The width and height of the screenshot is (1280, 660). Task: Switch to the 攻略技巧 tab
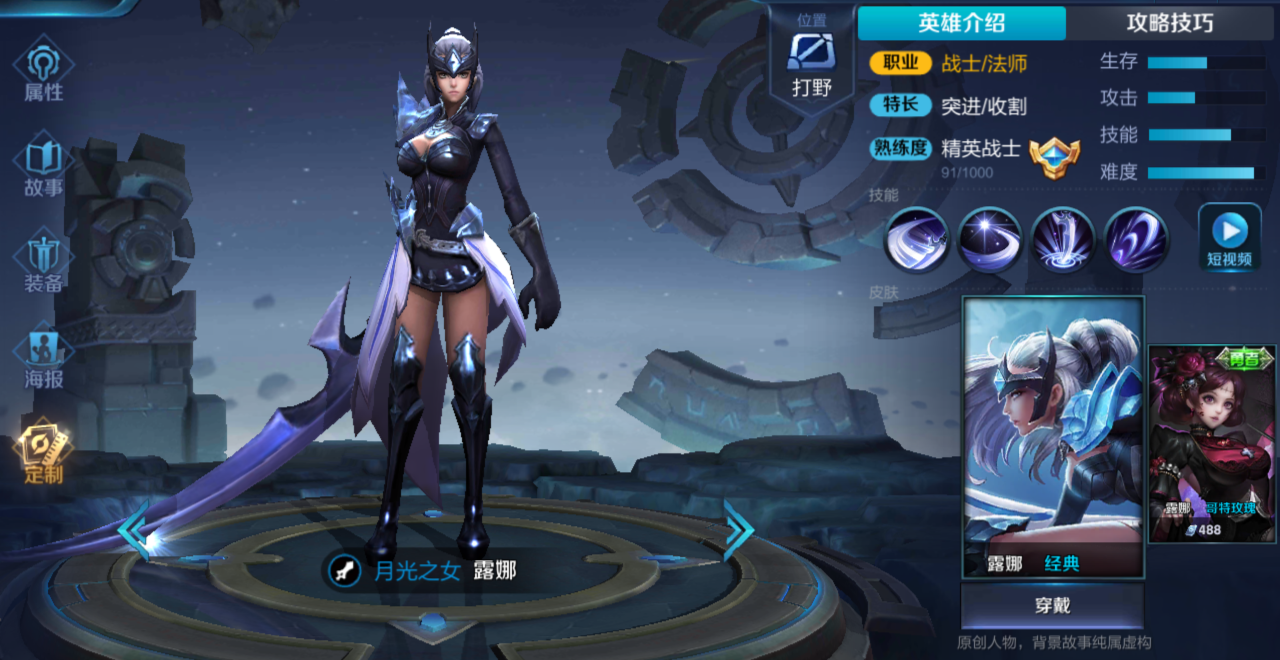pyautogui.click(x=1169, y=23)
